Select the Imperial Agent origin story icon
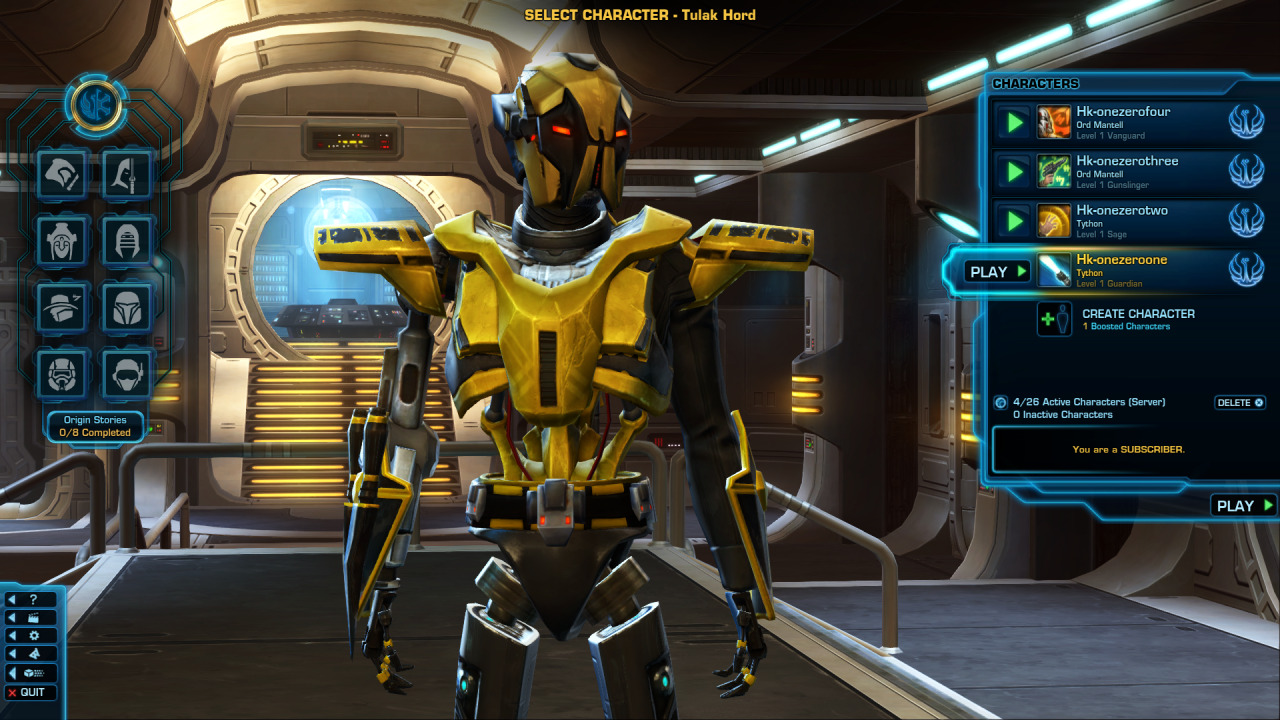The height and width of the screenshot is (720, 1280). click(126, 372)
